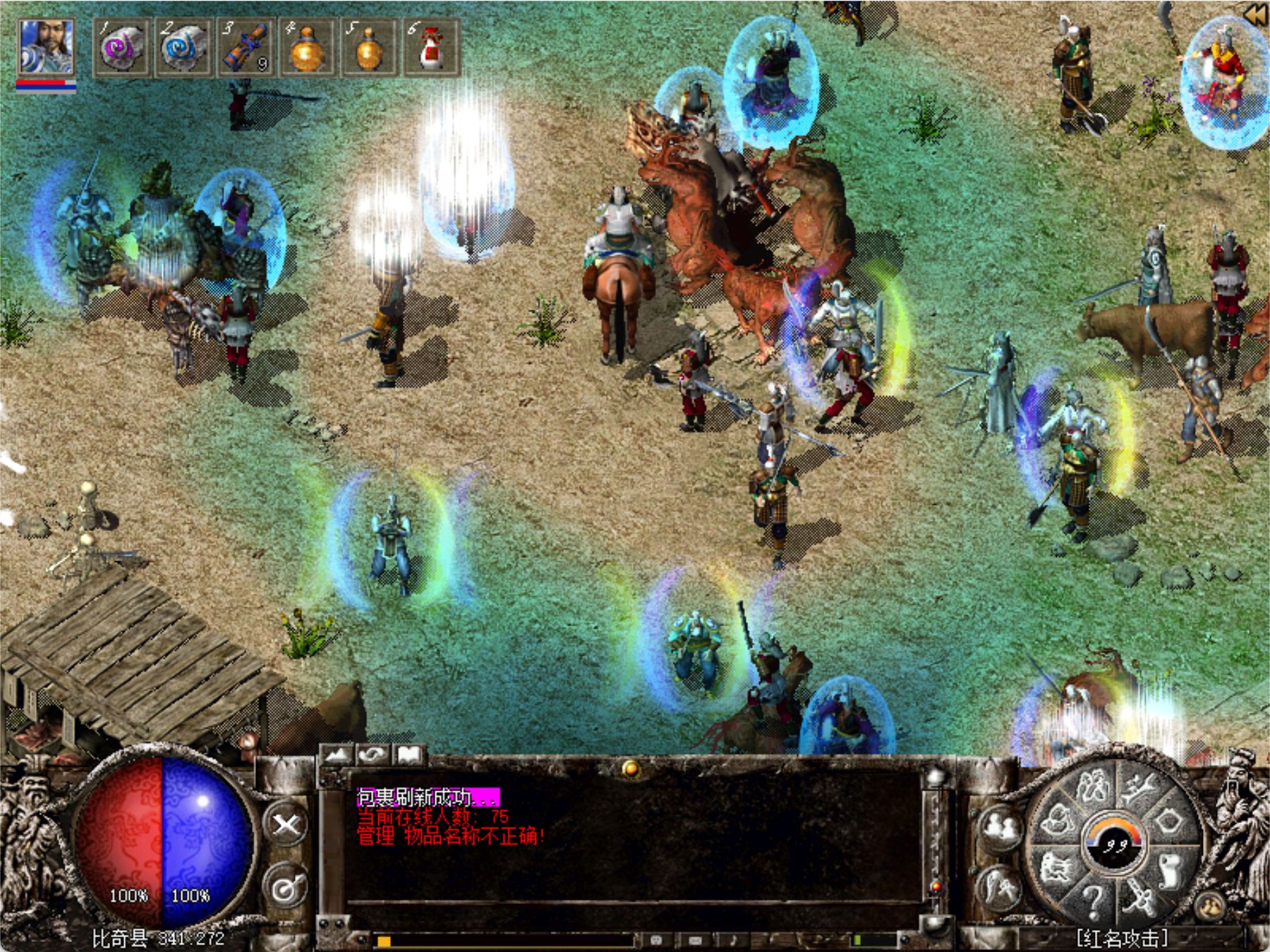Switch the [红名攻击] attack mode label
Viewport: 1270px width, 952px height.
click(1122, 939)
